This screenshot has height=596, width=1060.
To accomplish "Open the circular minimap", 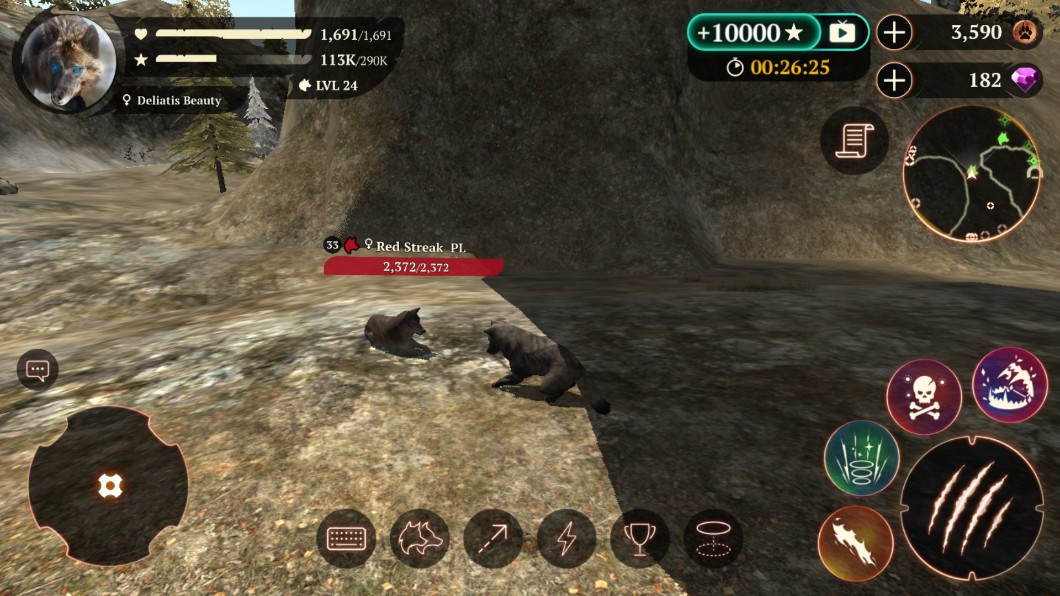I will coord(970,173).
